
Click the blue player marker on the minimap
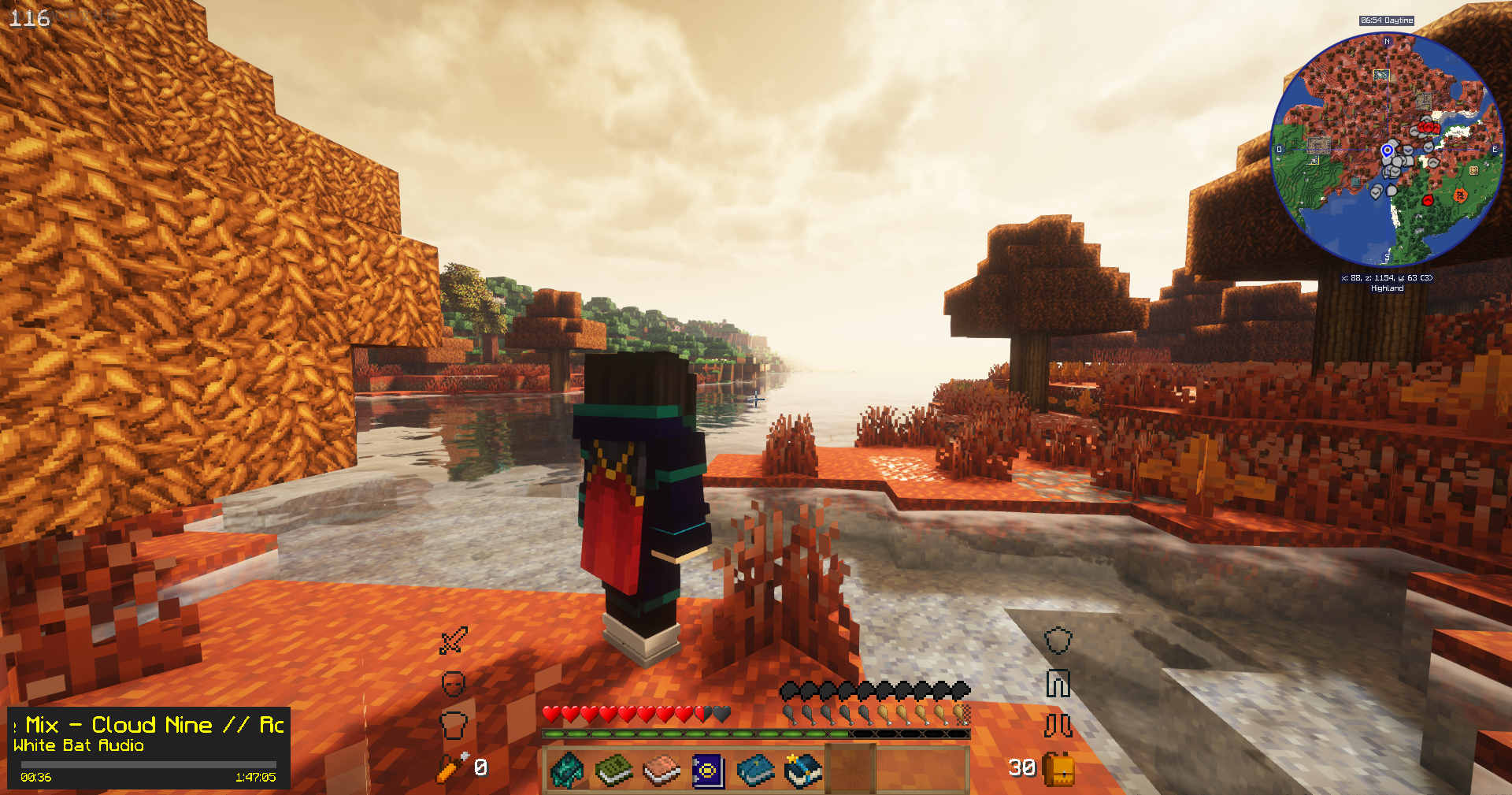coord(1388,150)
